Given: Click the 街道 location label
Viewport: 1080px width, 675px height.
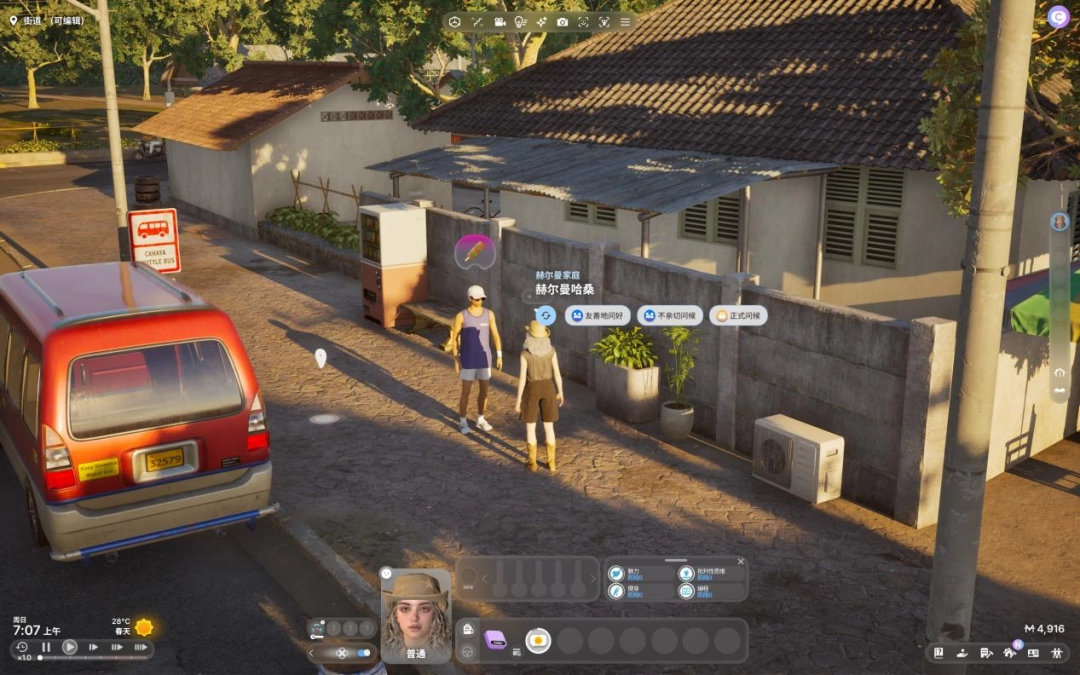Looking at the screenshot, I should tap(47, 20).
